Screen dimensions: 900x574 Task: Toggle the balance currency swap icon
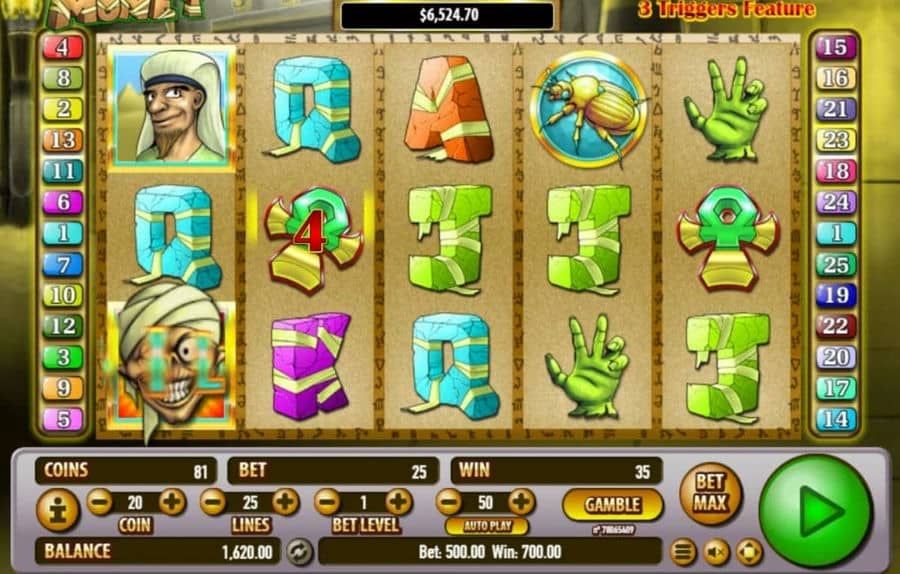tap(298, 551)
